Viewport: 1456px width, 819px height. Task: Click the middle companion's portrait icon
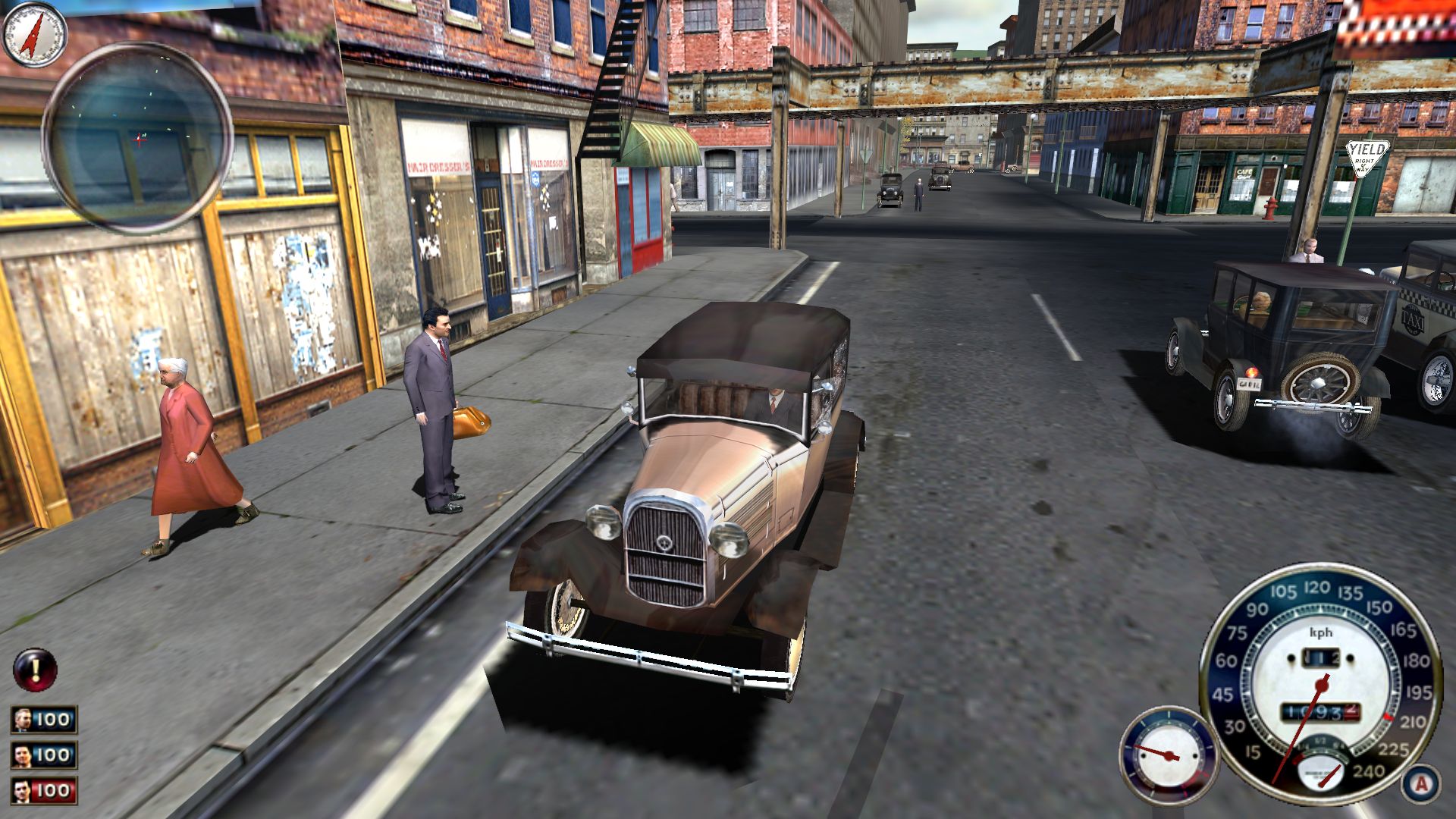click(x=24, y=756)
